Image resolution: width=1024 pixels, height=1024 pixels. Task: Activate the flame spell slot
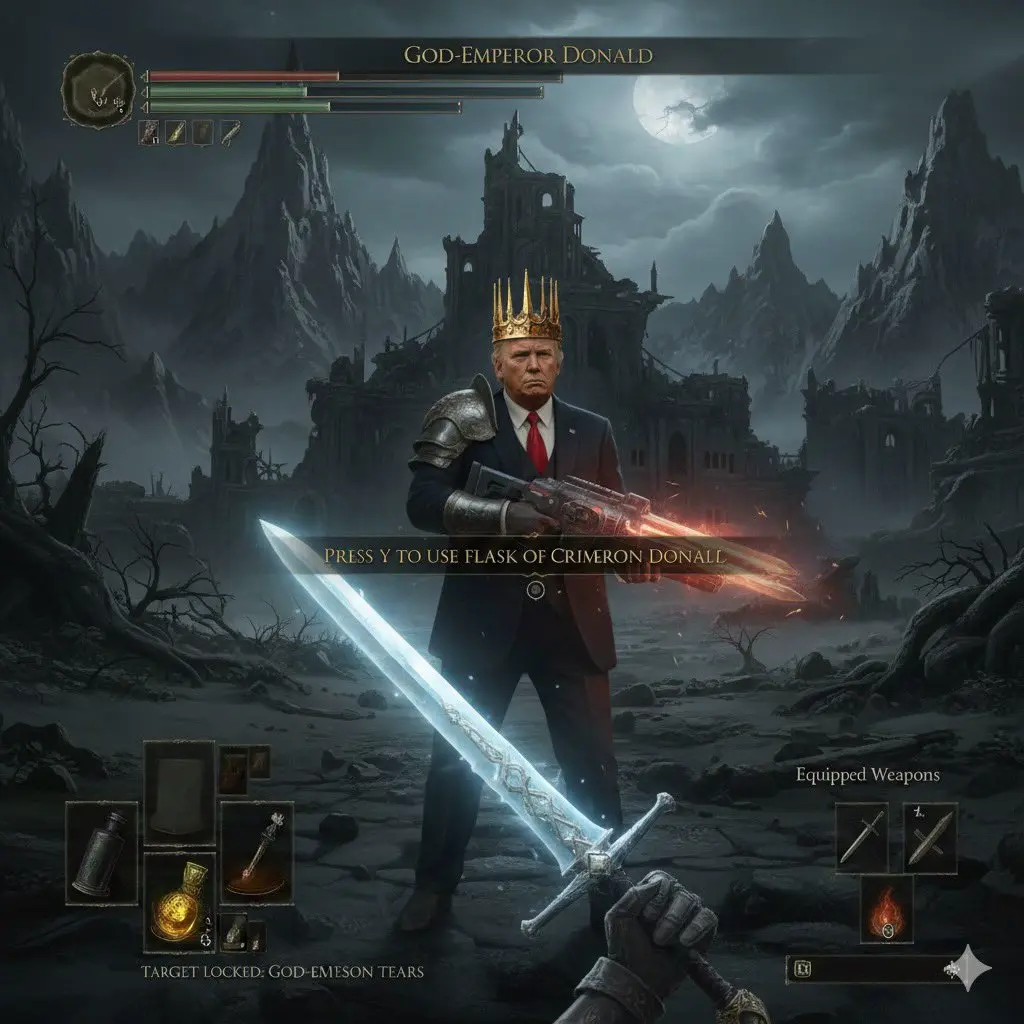(886, 910)
